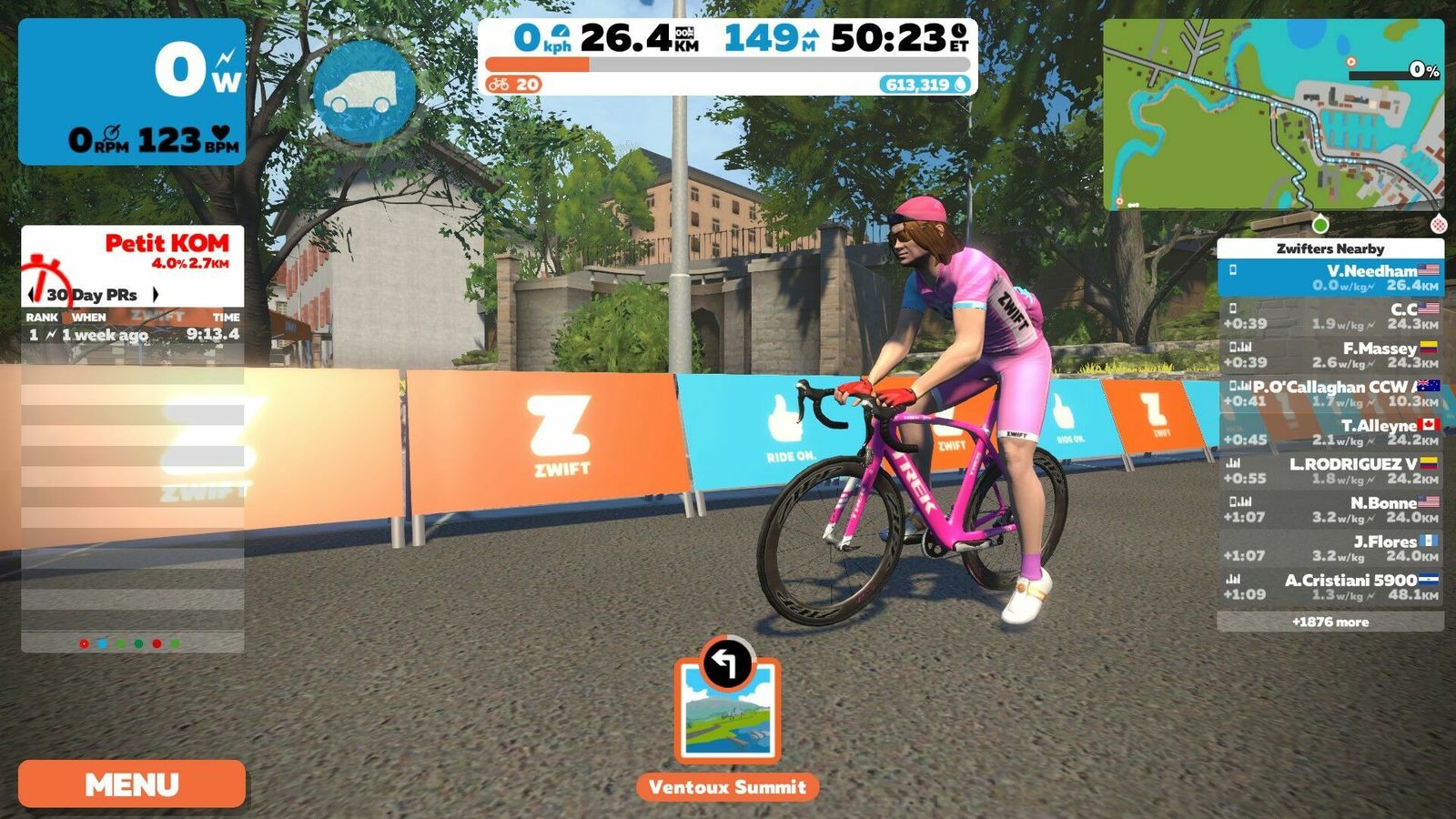Select rider C.C in nearby list
Screen dimensions: 1456x819
1330,316
